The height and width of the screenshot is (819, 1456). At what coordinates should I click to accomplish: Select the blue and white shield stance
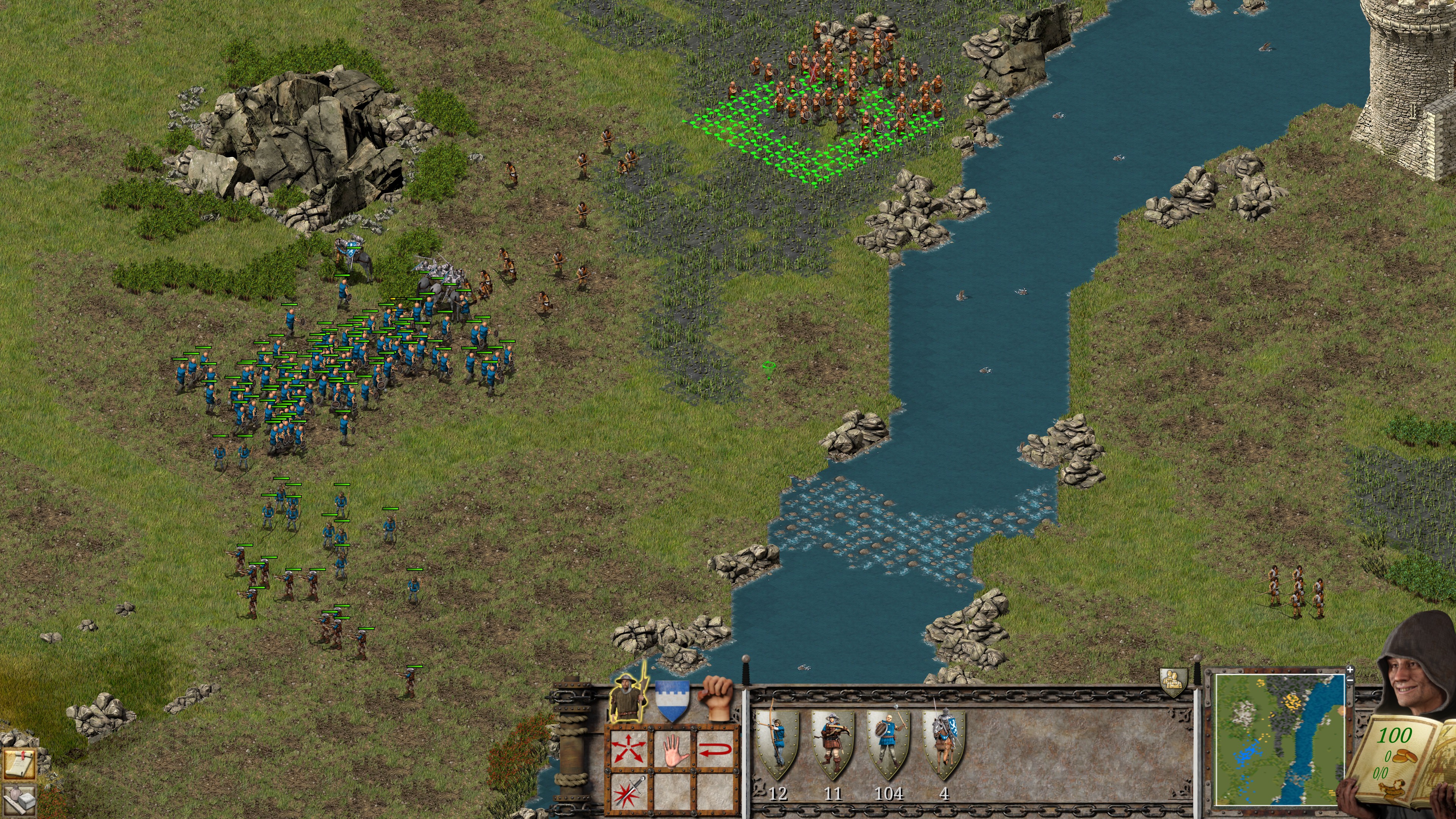(x=672, y=701)
